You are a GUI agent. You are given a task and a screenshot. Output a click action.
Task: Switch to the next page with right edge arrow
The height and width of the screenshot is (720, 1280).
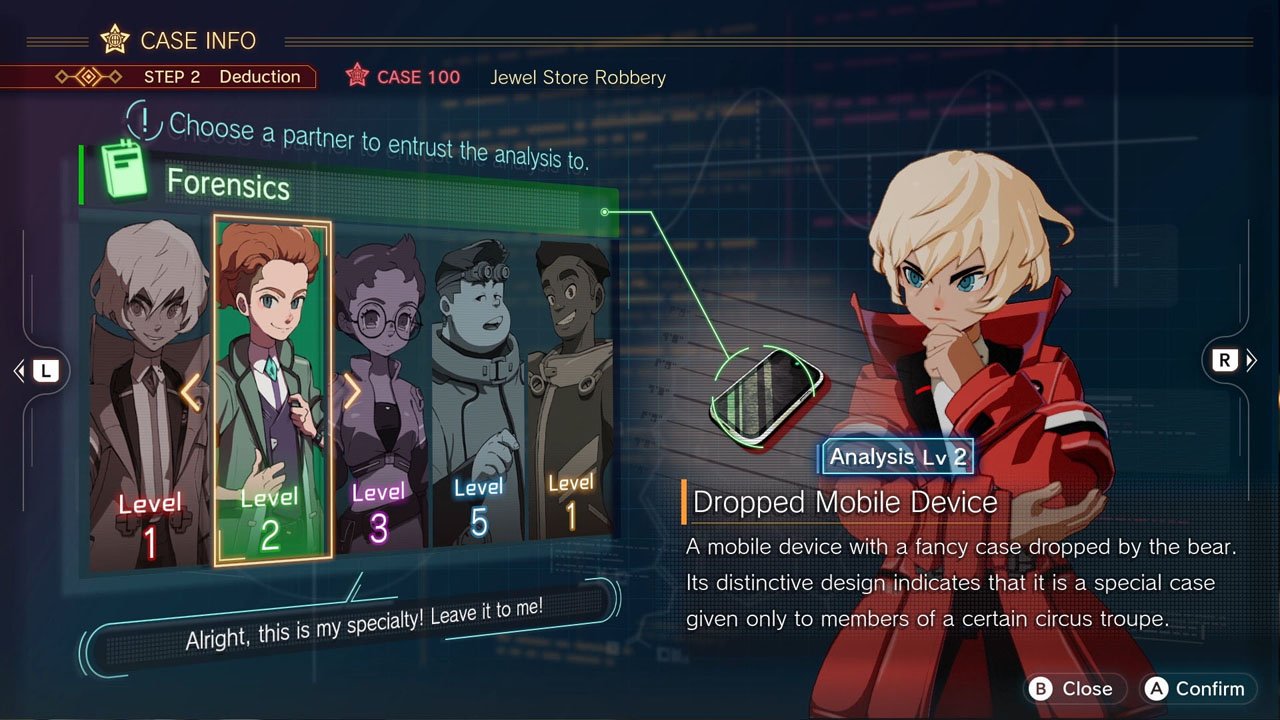point(1232,361)
